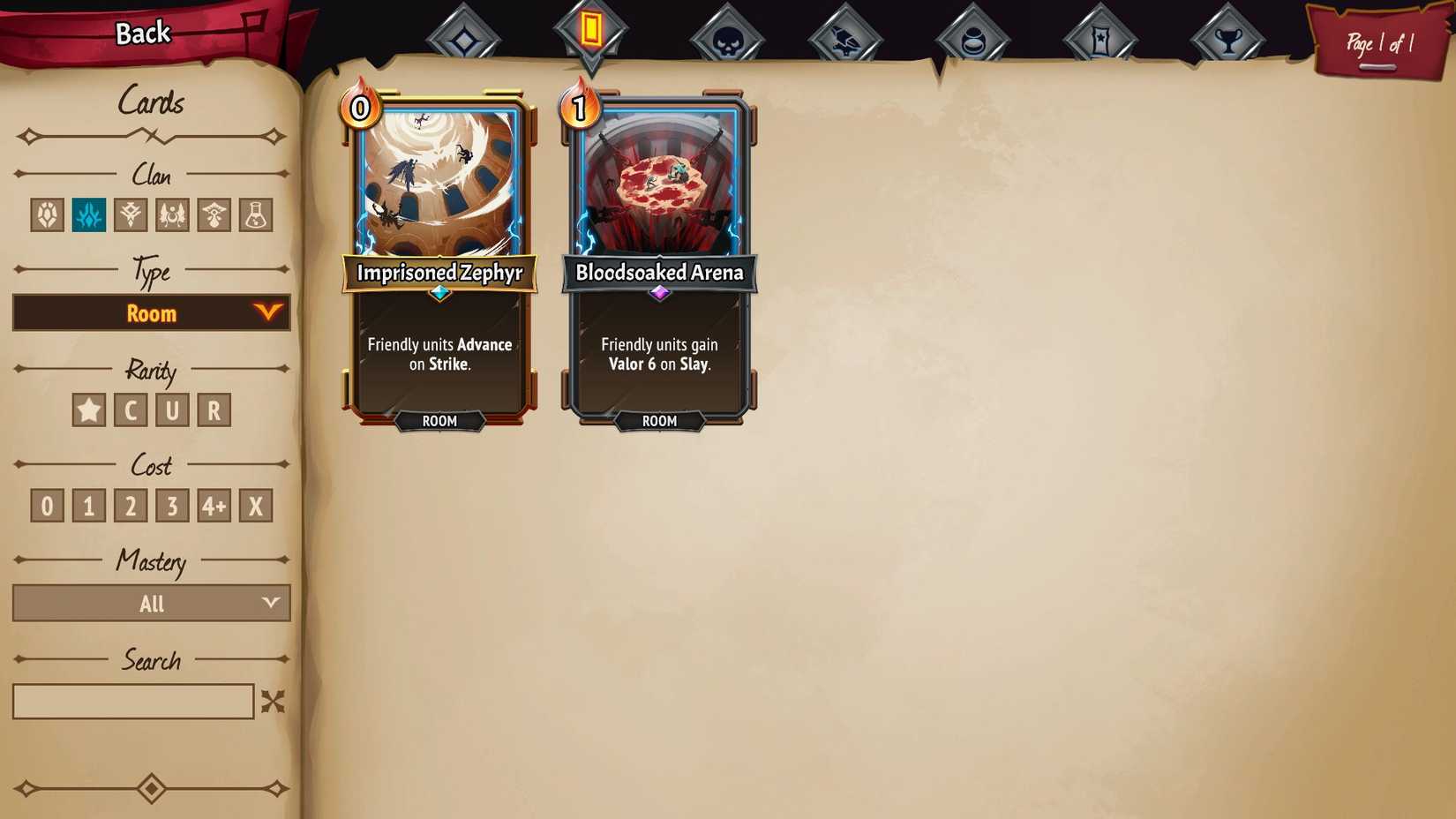1456x819 pixels.
Task: Select the diamond category icon at top left
Action: 466,34
